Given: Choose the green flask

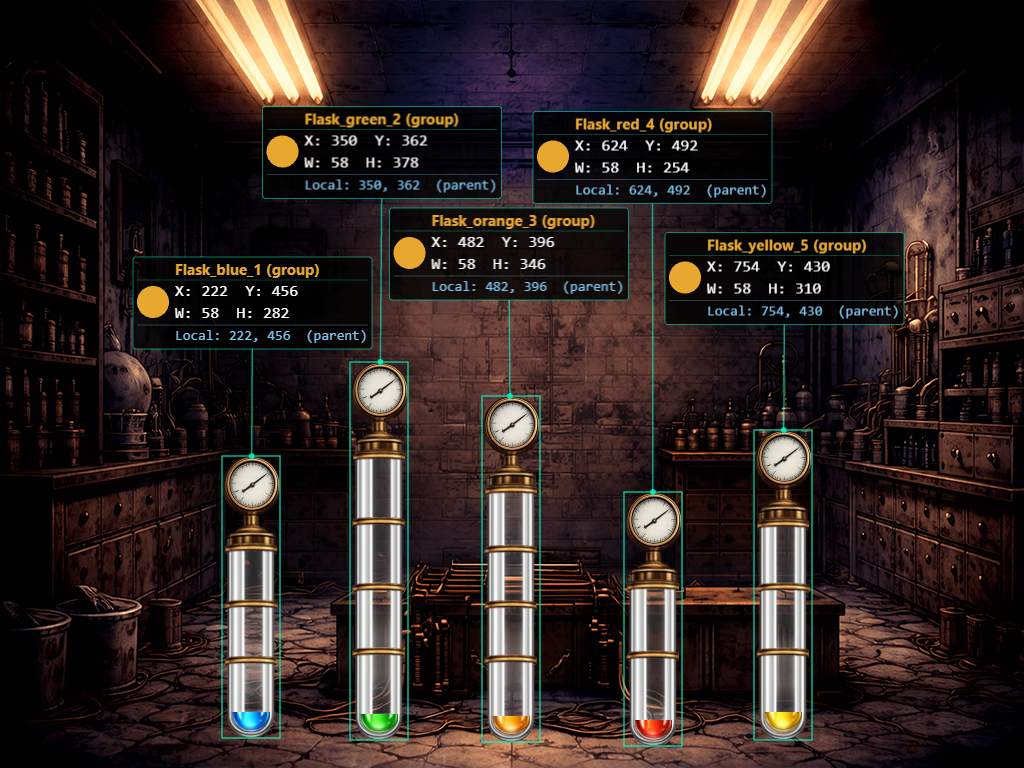Looking at the screenshot, I should 379,551.
